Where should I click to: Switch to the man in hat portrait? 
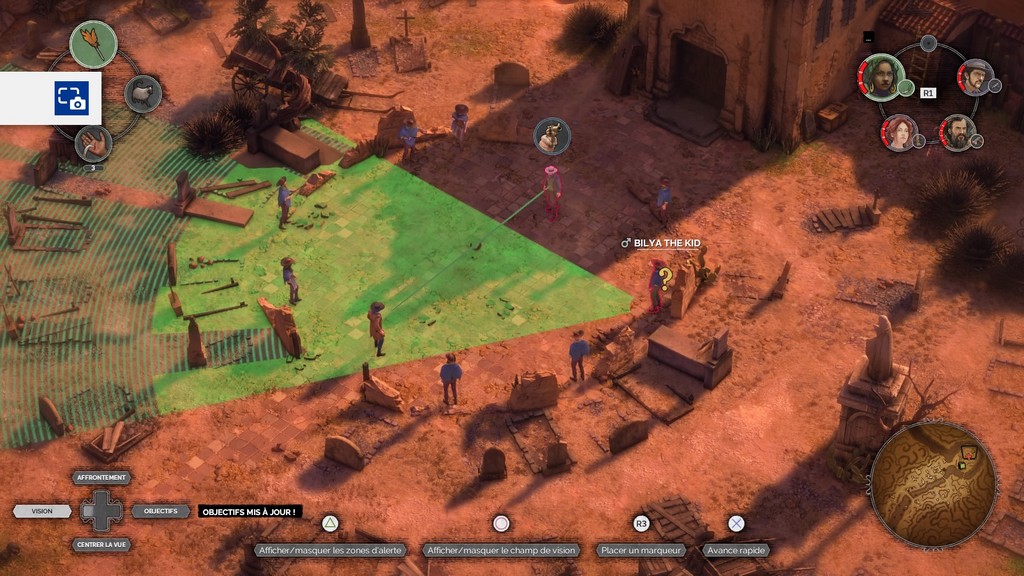coord(974,77)
